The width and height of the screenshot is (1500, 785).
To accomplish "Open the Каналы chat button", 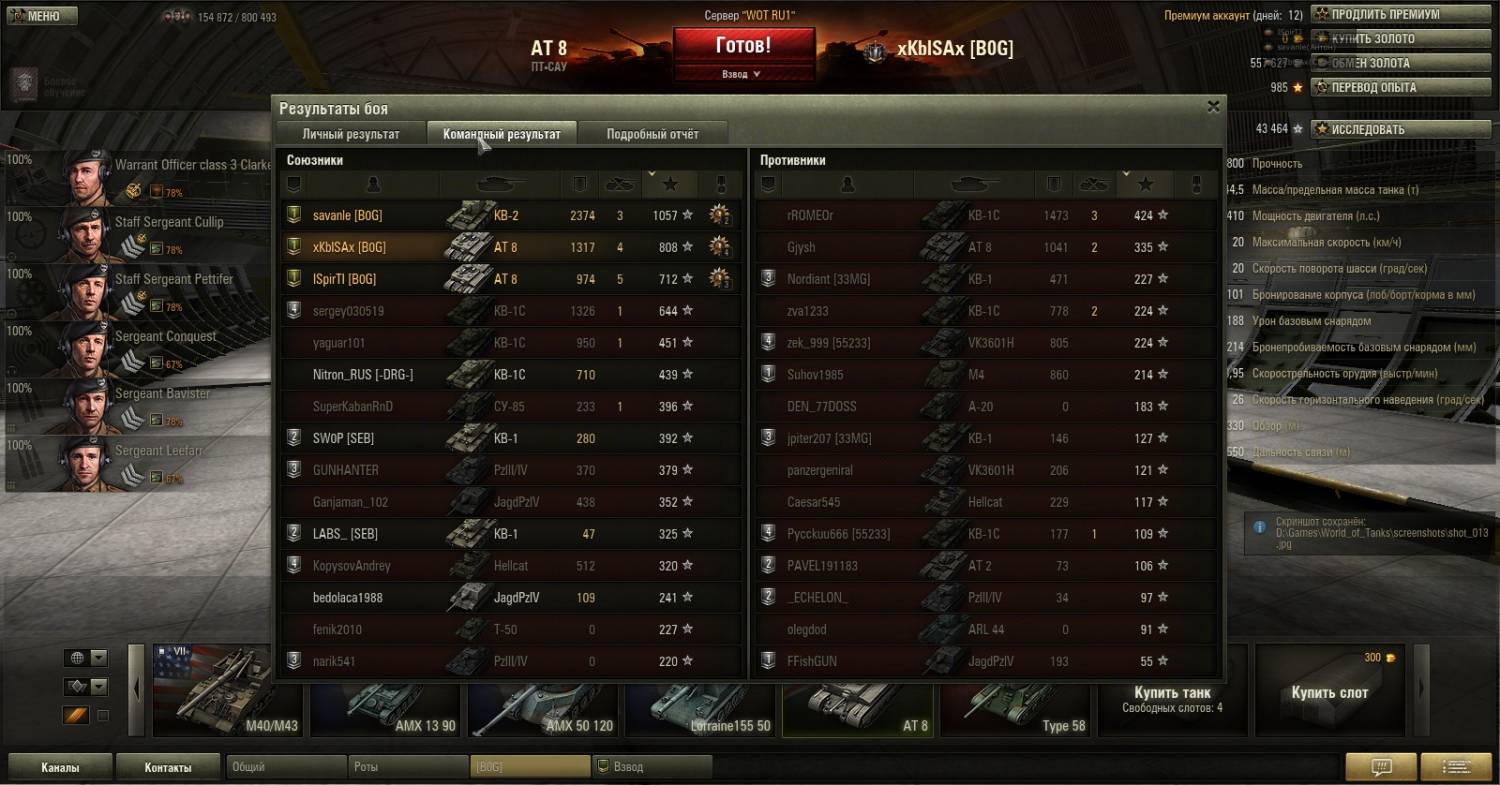I will tap(60, 768).
